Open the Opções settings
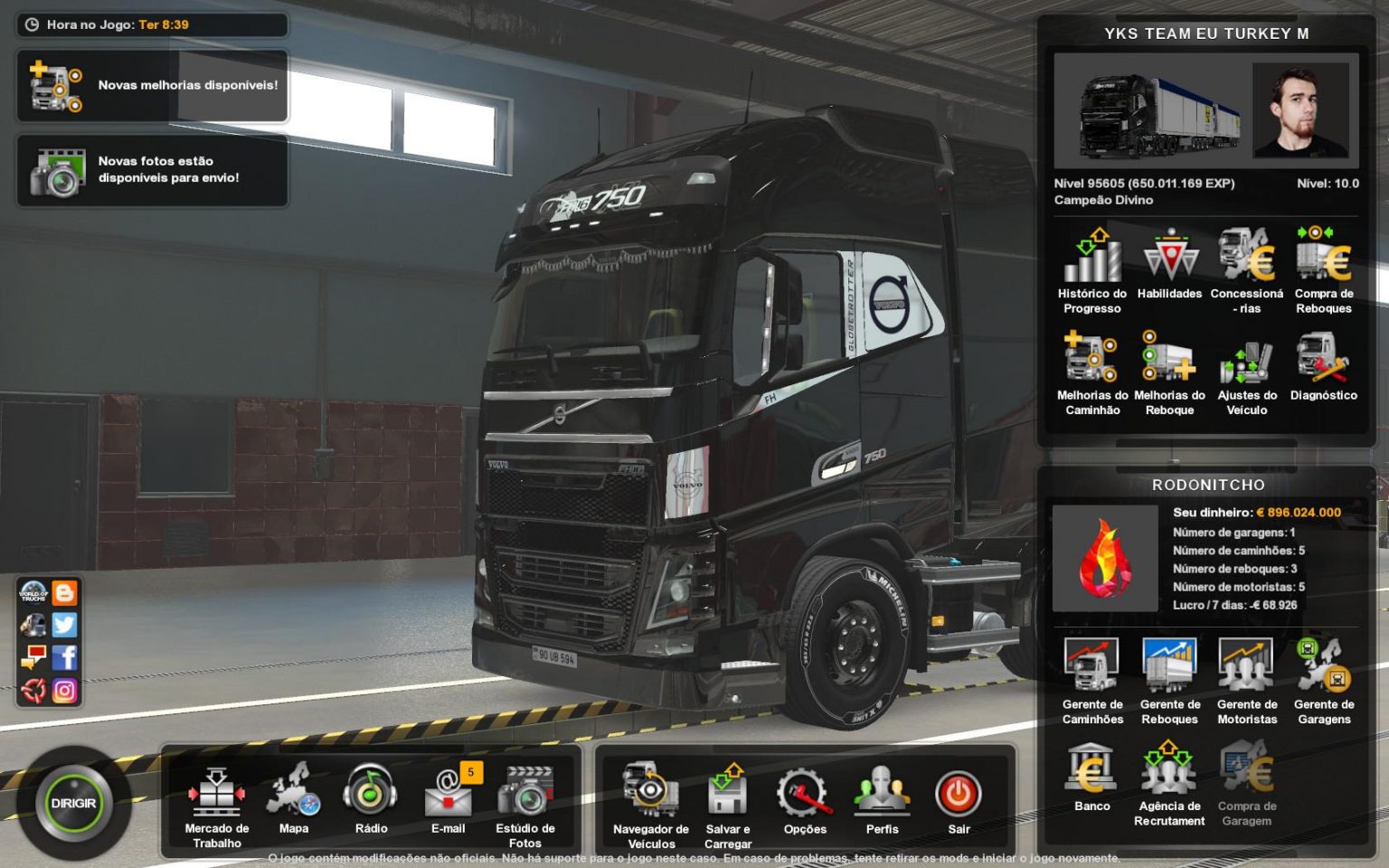 tap(805, 794)
